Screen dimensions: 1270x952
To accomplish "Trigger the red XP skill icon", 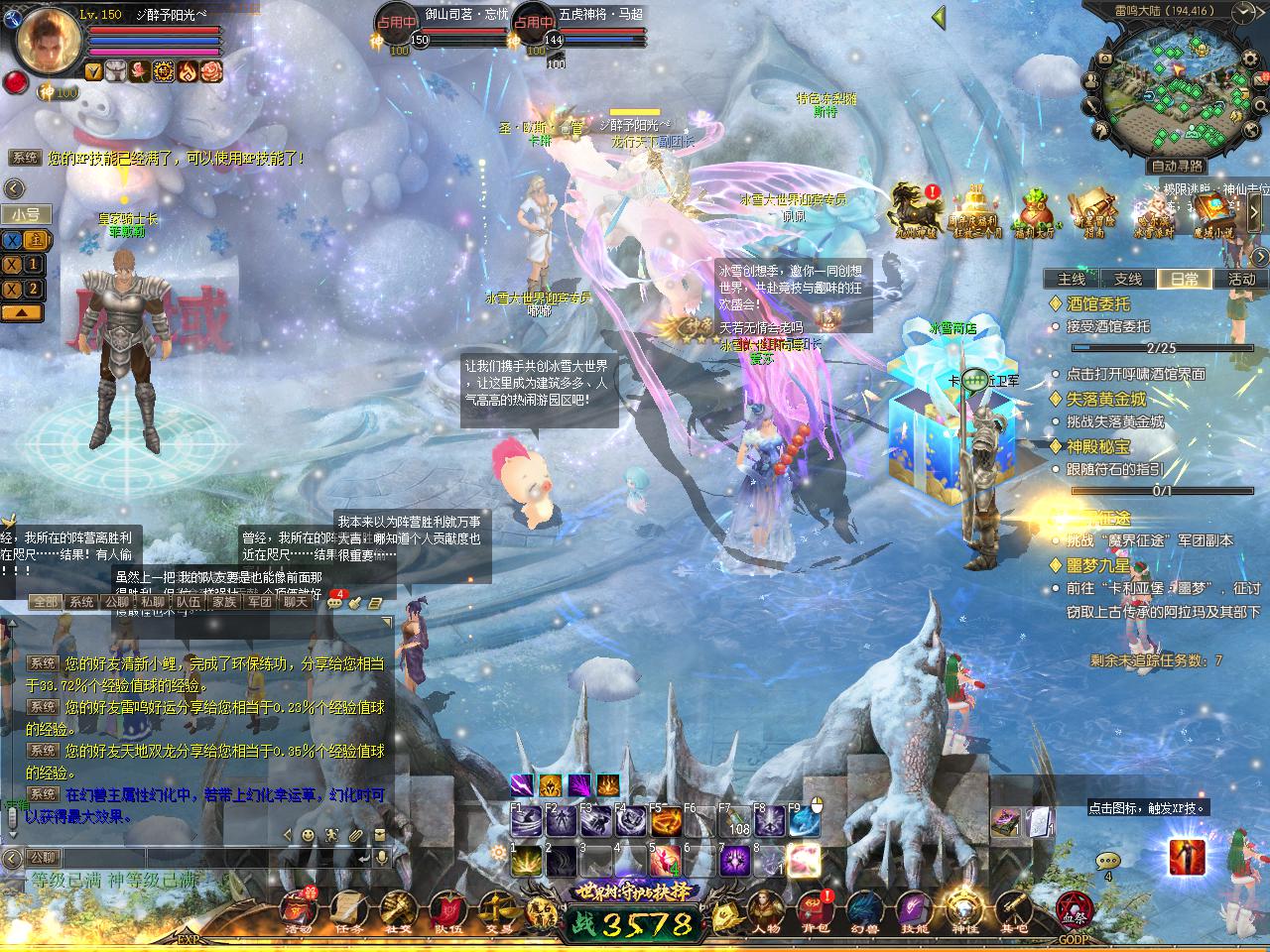I will tap(1187, 857).
